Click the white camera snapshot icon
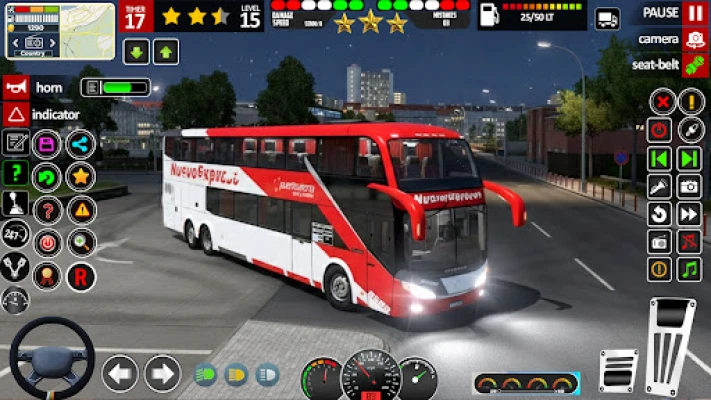The height and width of the screenshot is (400, 711). pyautogui.click(x=690, y=186)
